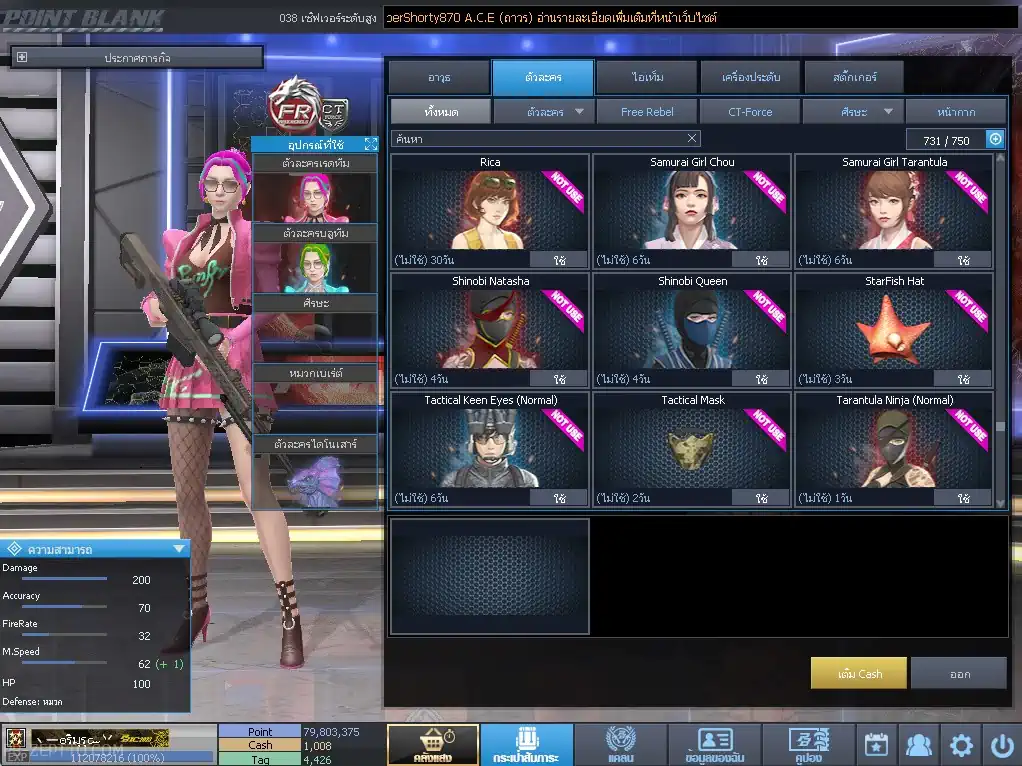The height and width of the screenshot is (766, 1022).
Task: Select the เครื่องประดับ accessories tab
Action: [750, 77]
